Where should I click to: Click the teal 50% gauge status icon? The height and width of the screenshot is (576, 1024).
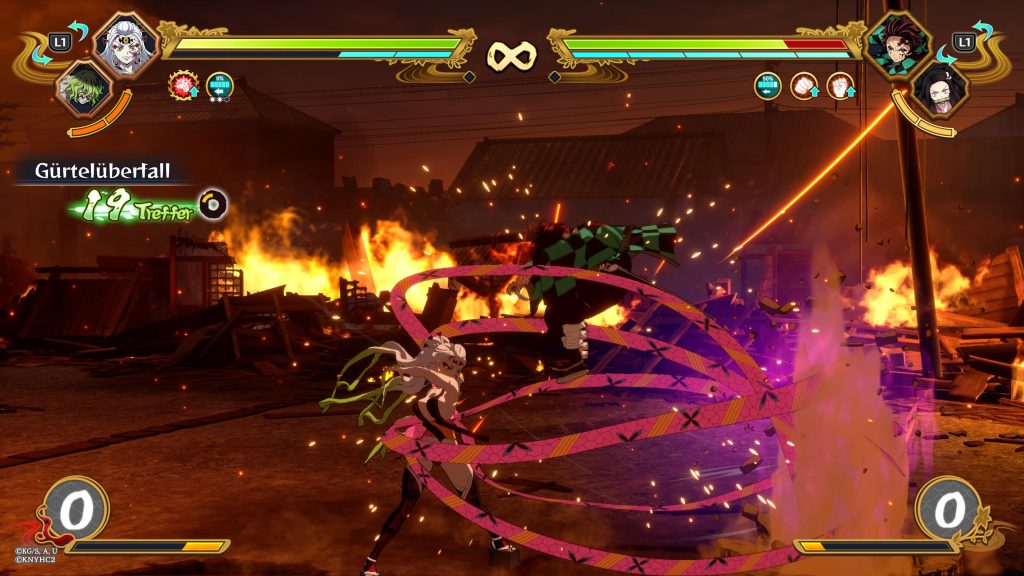(x=769, y=86)
